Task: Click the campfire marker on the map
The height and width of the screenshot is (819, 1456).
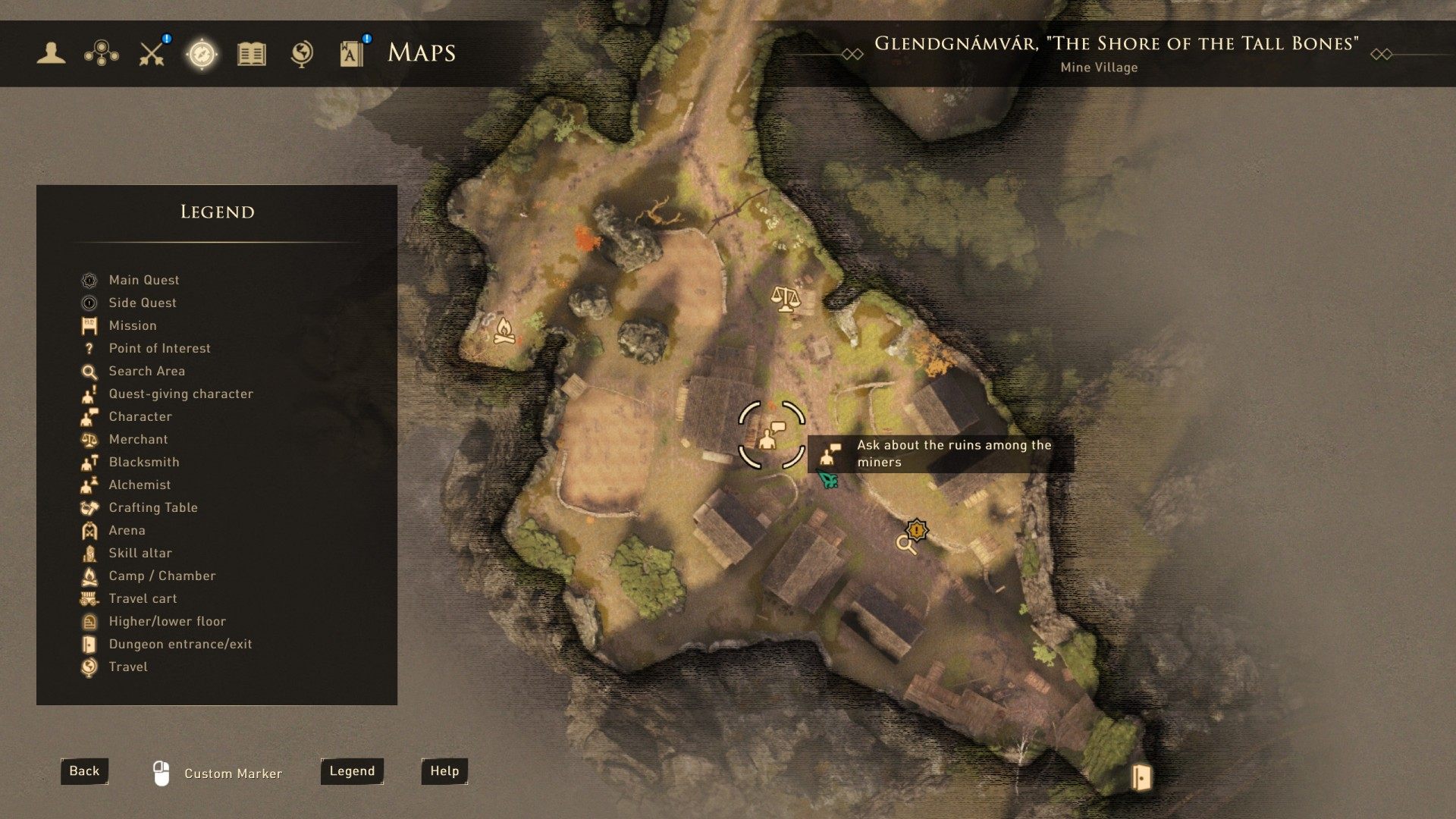Action: pyautogui.click(x=504, y=331)
